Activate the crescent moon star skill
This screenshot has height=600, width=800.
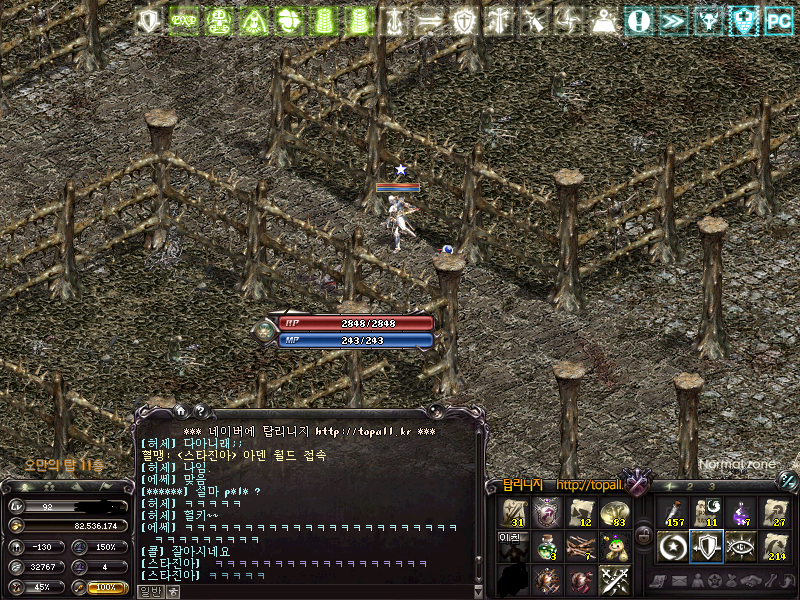[672, 546]
